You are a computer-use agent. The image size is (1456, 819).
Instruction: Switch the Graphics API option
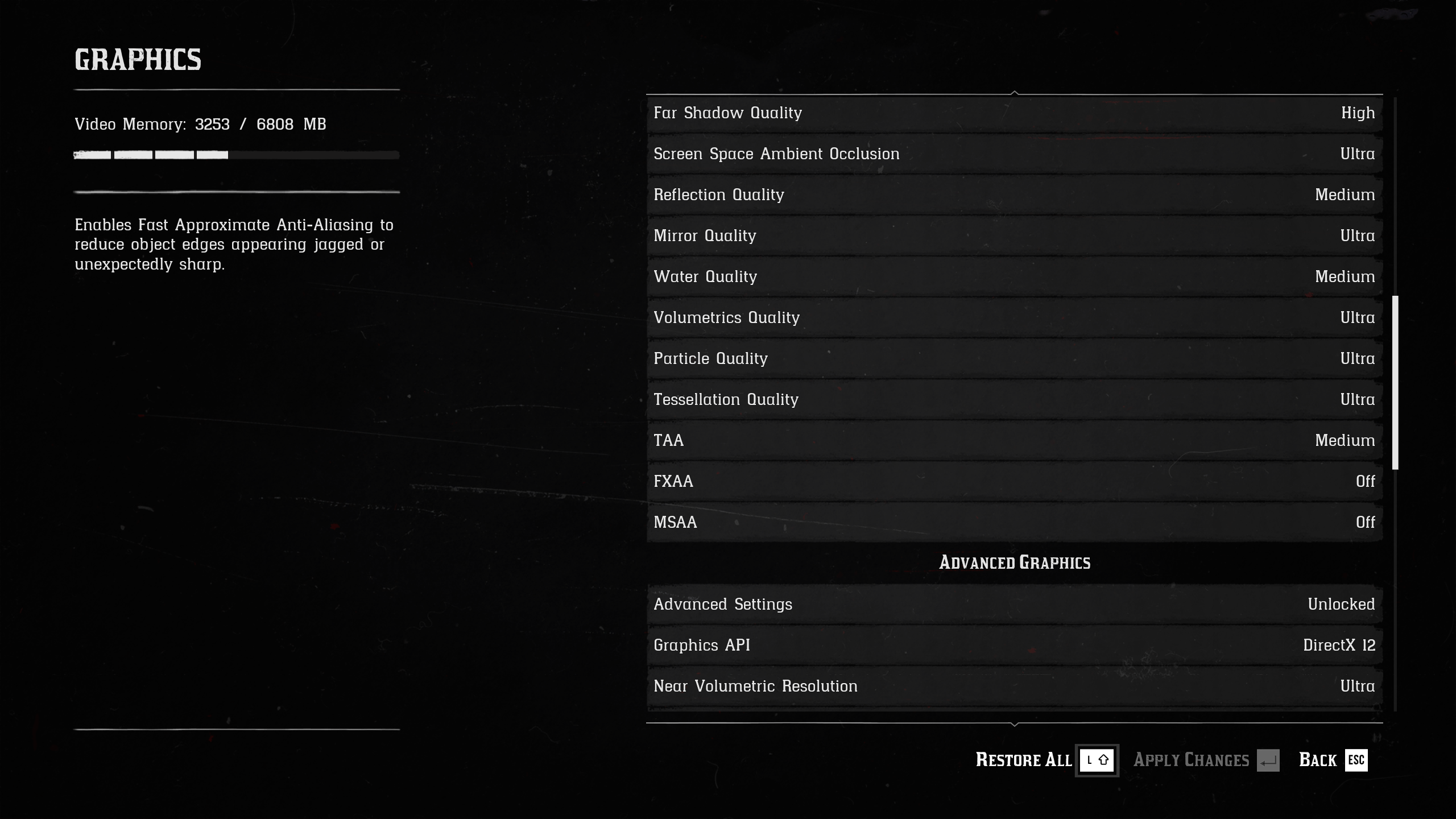1014,646
